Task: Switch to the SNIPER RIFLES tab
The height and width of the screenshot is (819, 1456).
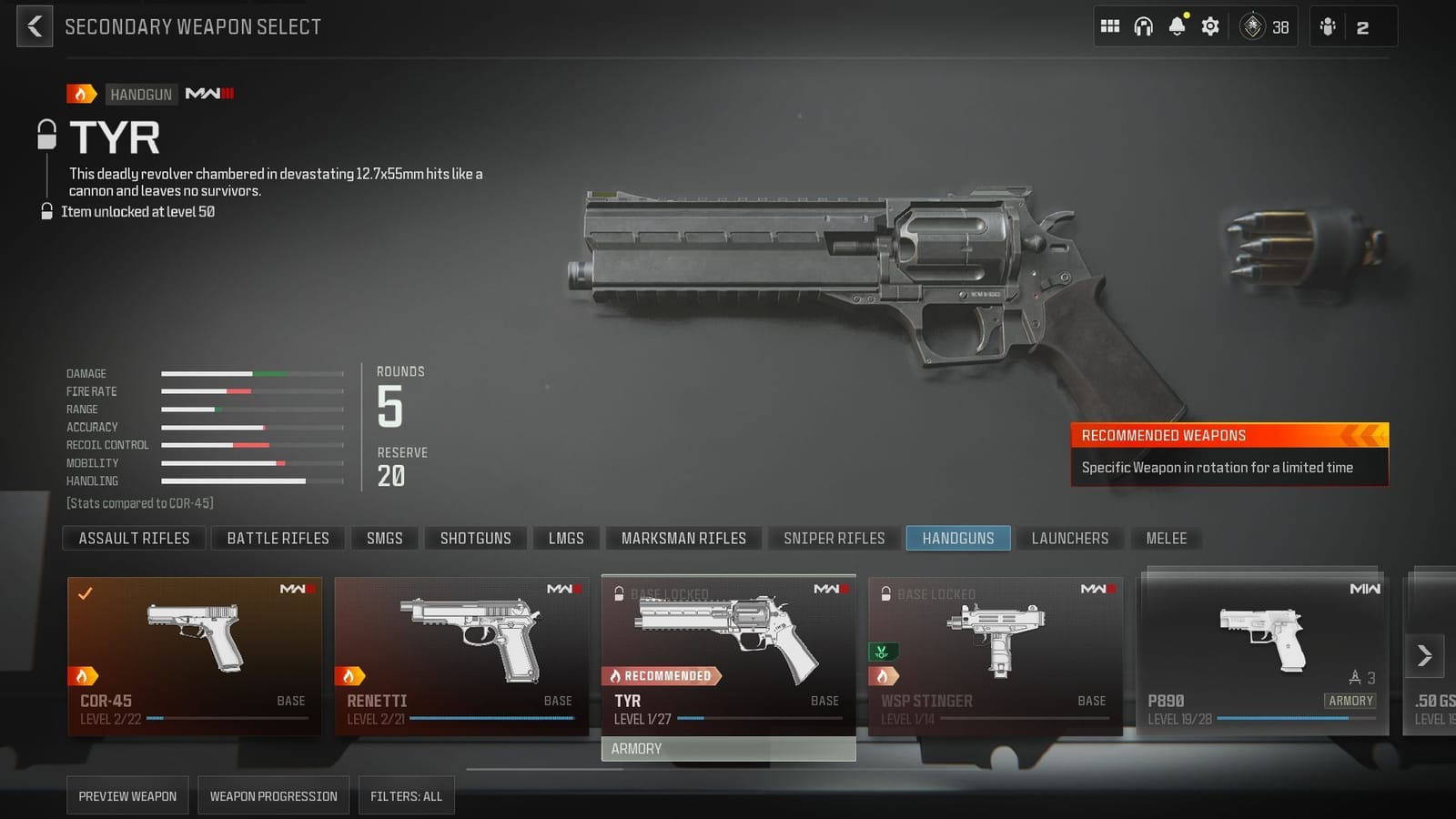Action: 833,538
